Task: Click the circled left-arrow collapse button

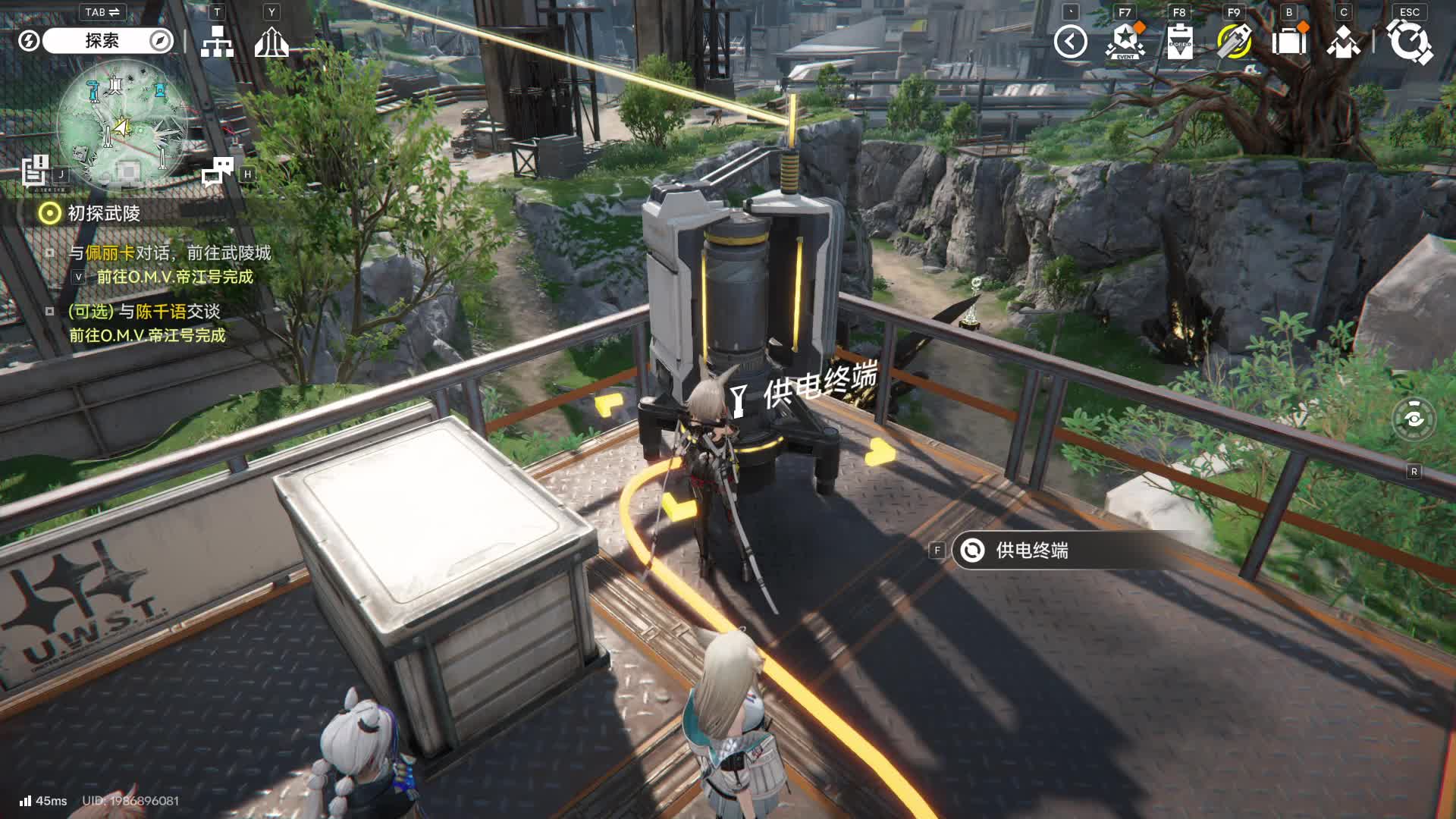Action: coord(1070,42)
